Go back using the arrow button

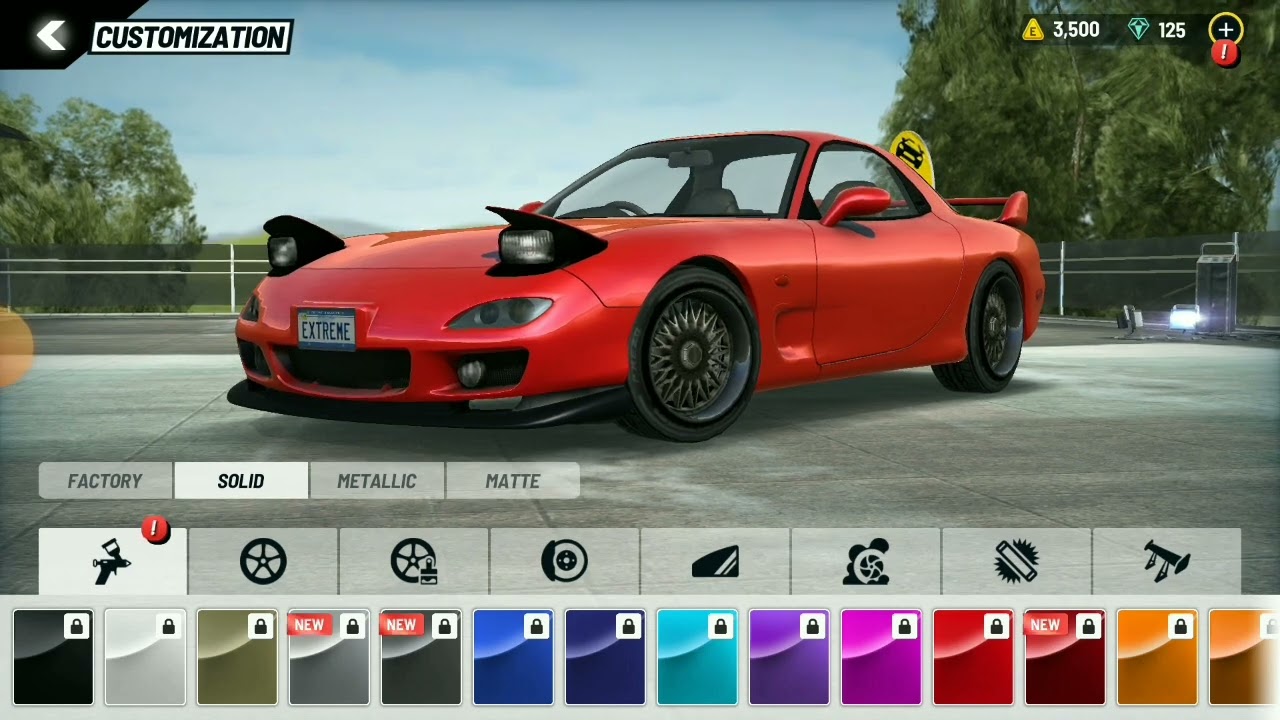[x=50, y=36]
